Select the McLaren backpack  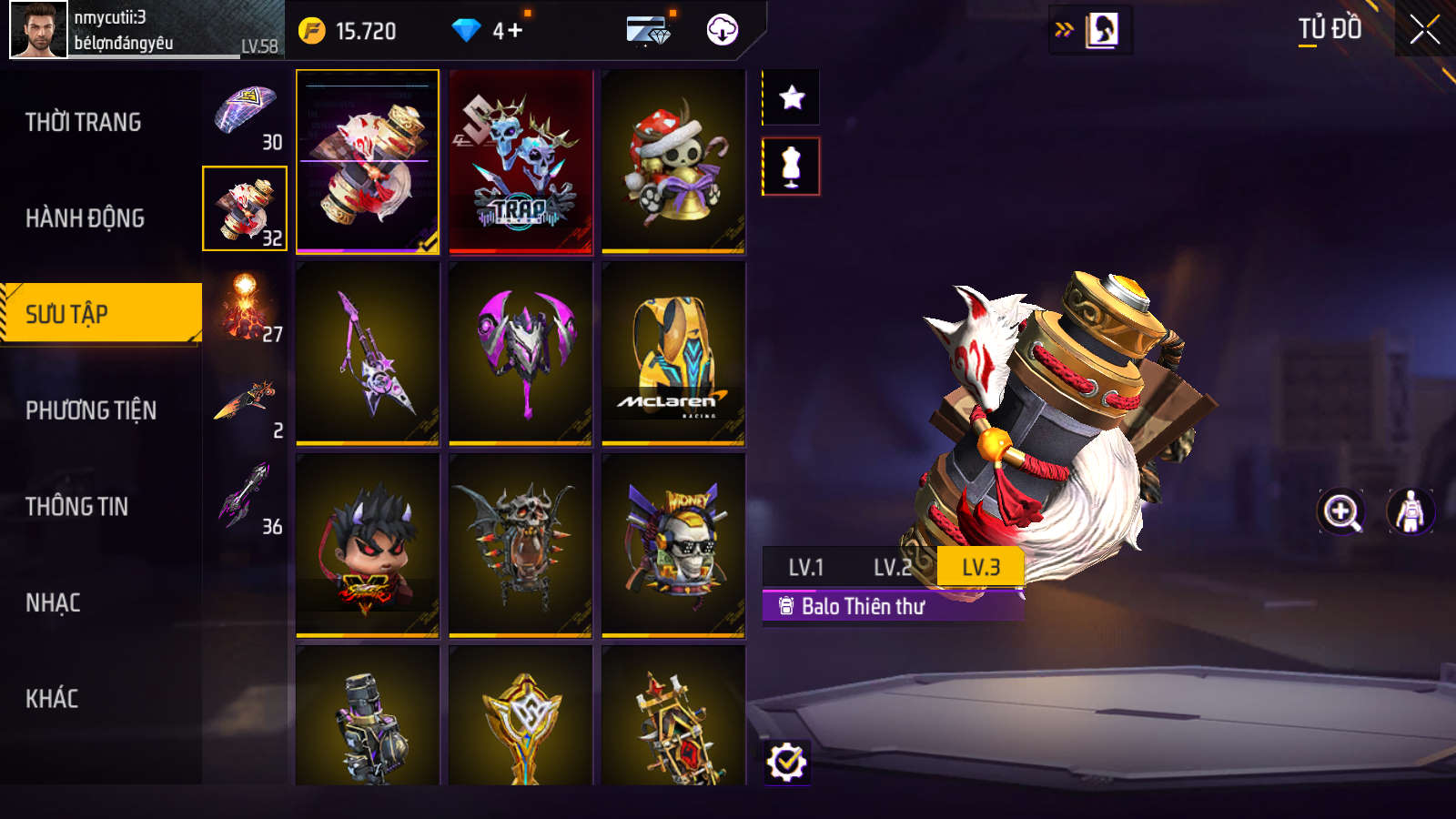tap(673, 354)
